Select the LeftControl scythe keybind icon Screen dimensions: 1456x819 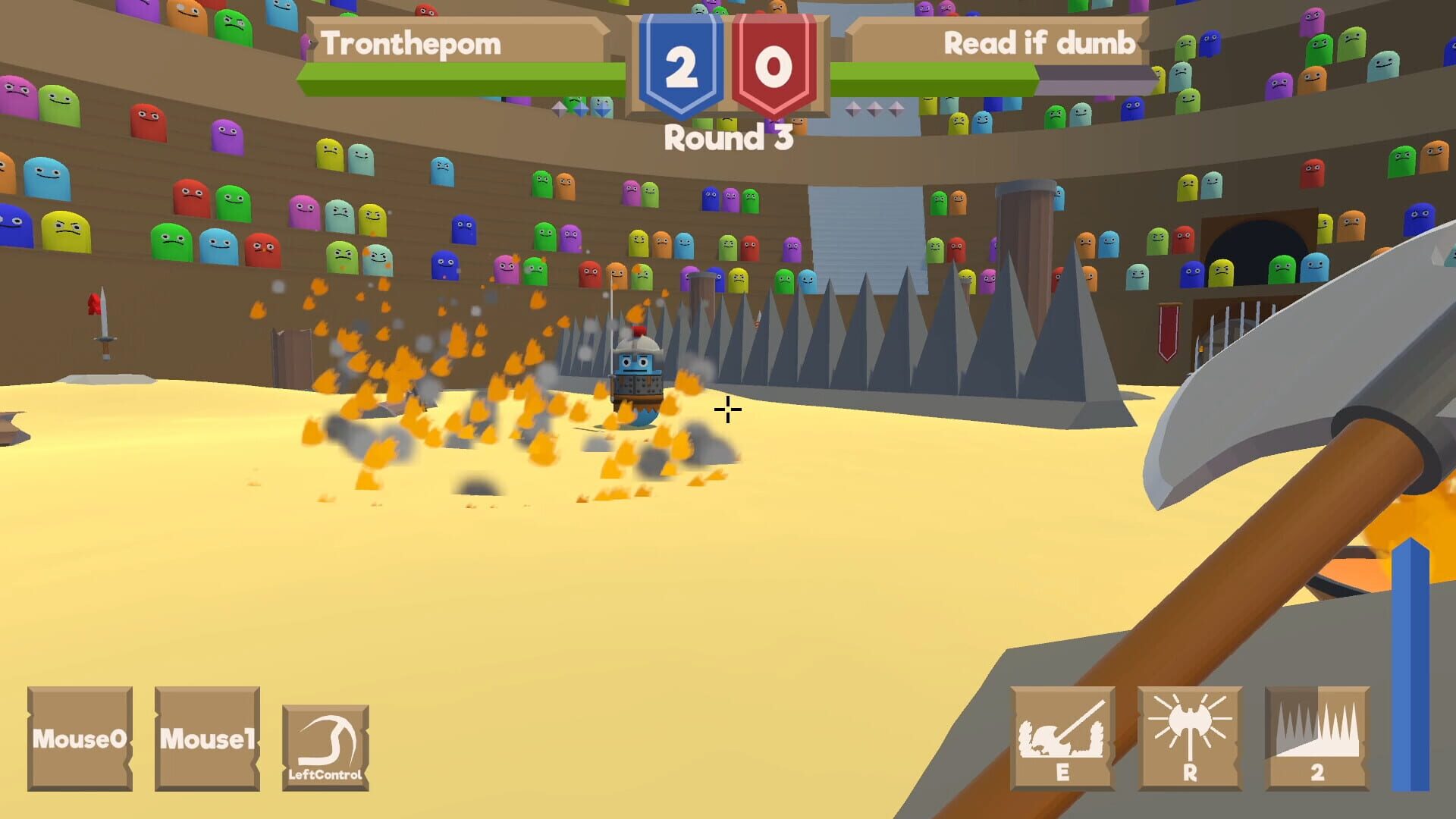(328, 747)
